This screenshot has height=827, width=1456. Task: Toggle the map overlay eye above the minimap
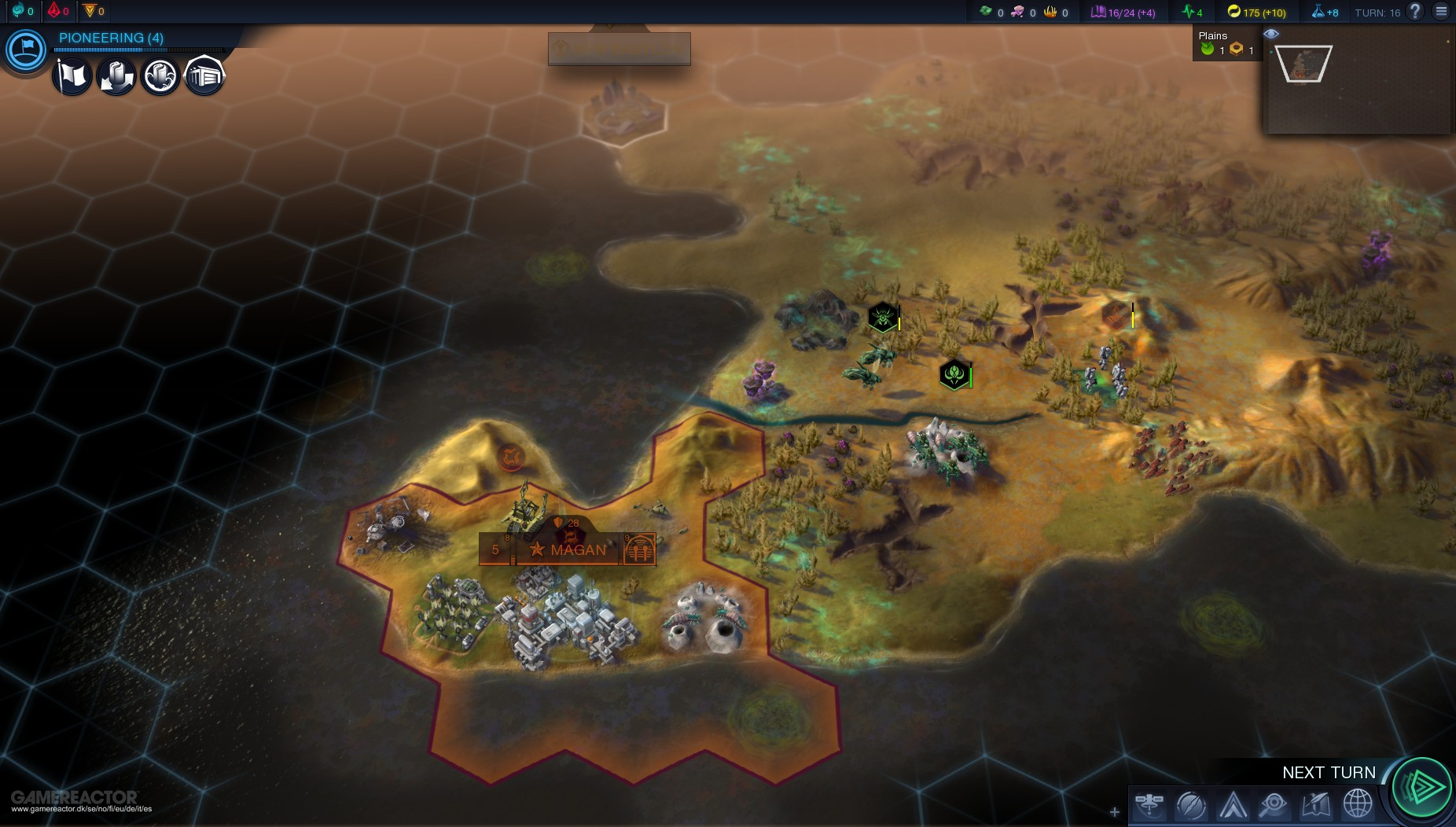(1271, 33)
